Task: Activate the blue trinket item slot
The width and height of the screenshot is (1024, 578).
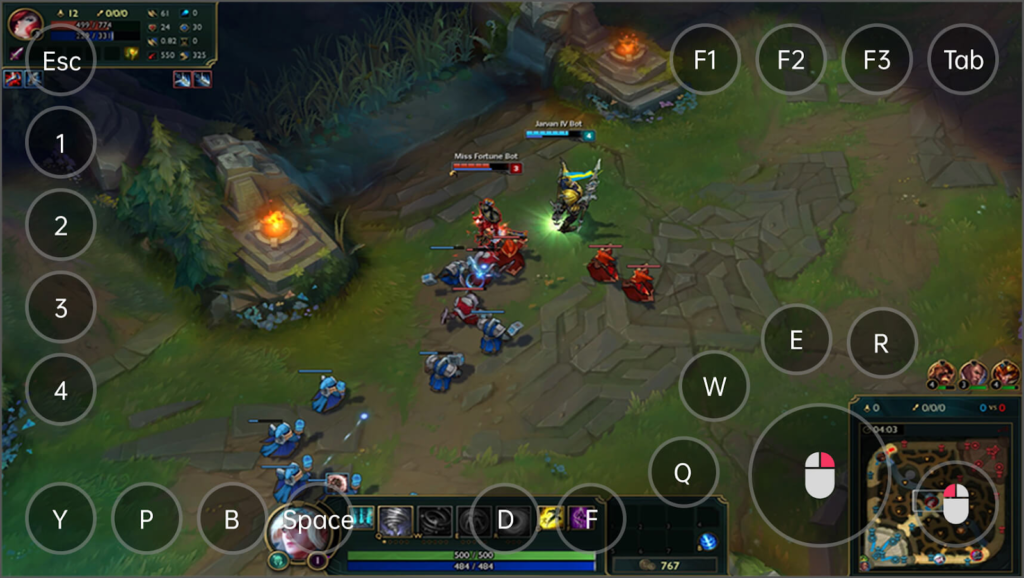Action: [708, 541]
